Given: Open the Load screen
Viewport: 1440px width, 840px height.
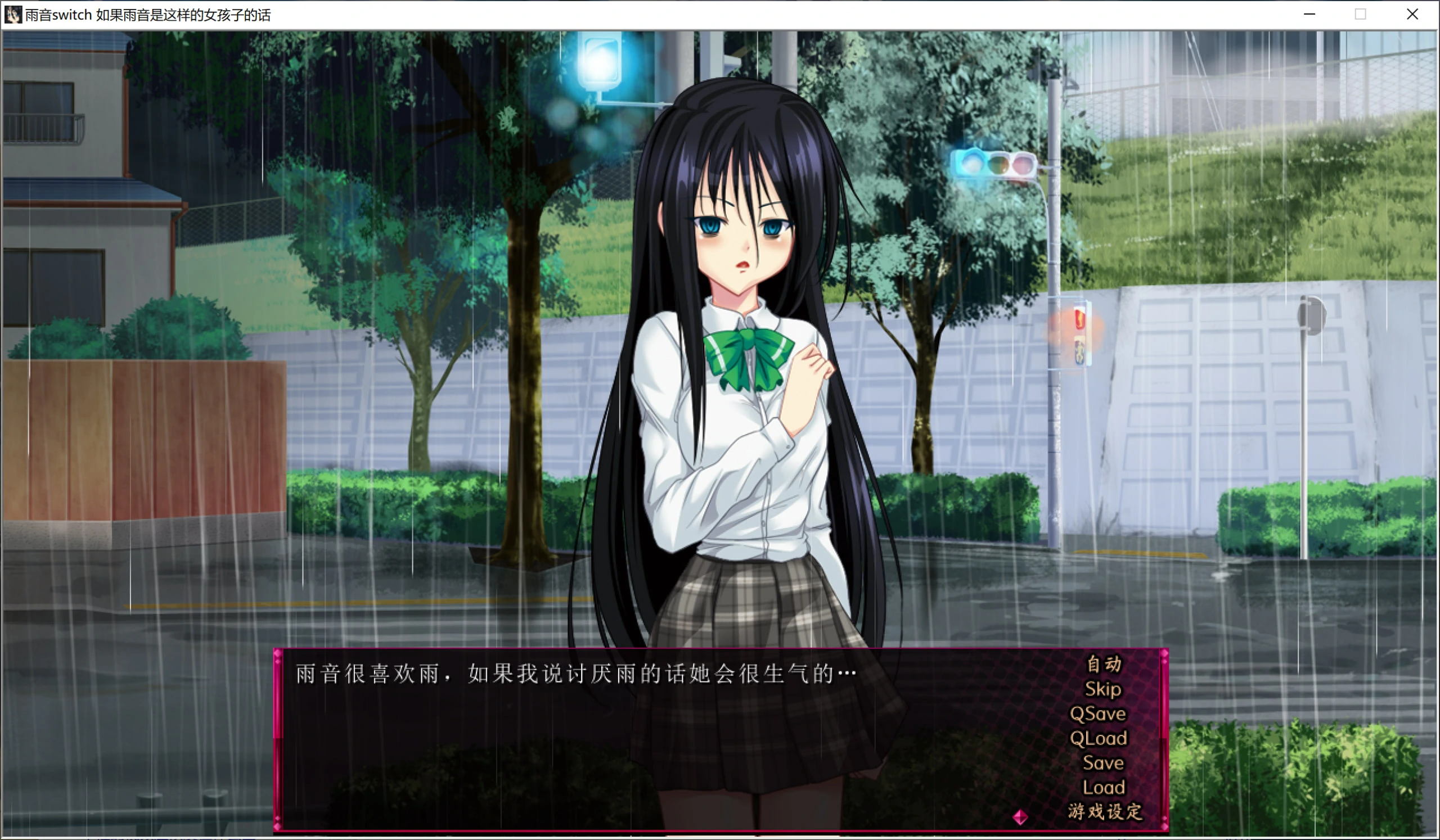Looking at the screenshot, I should [1105, 788].
